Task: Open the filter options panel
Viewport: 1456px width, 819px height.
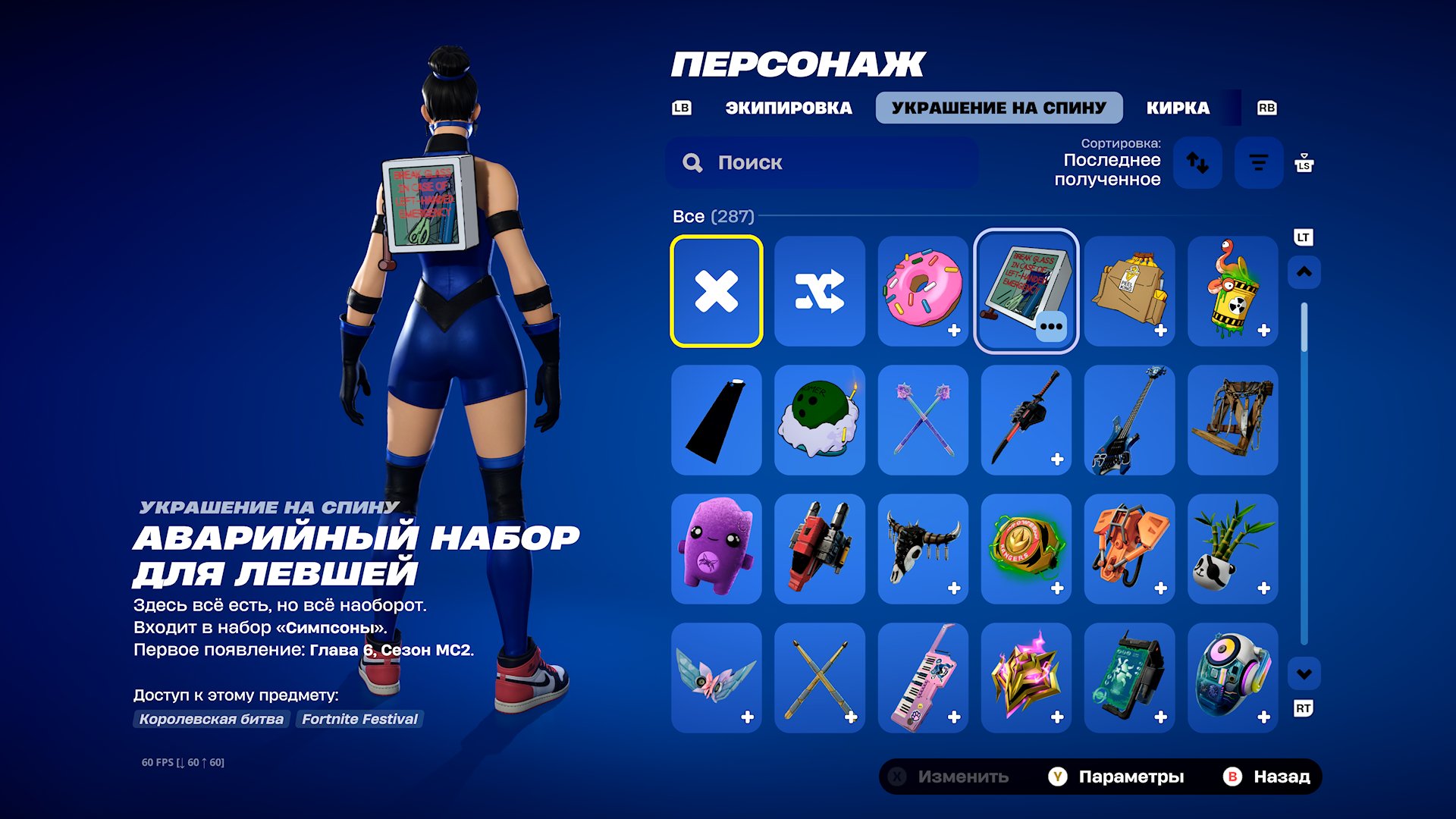Action: pos(1259,162)
